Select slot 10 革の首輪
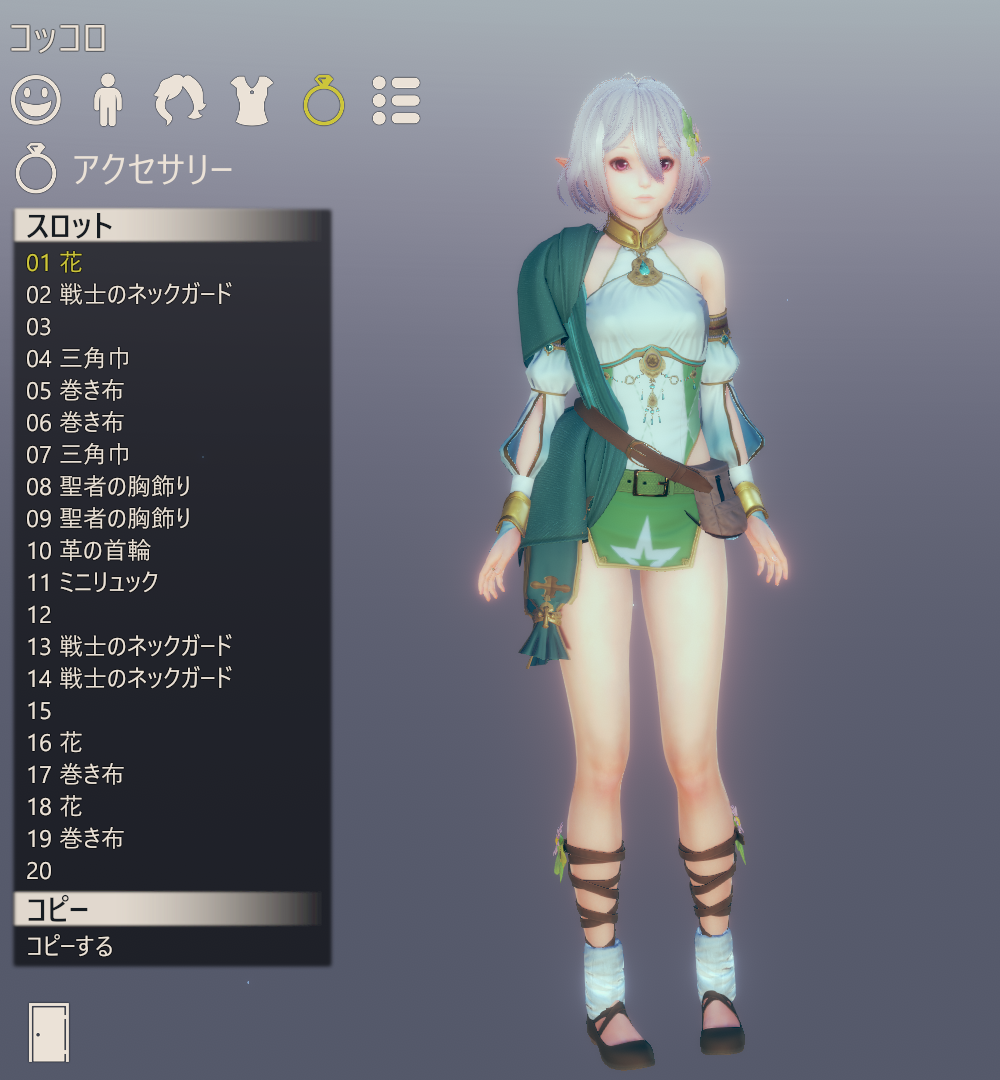Image resolution: width=1000 pixels, height=1080 pixels. click(88, 551)
